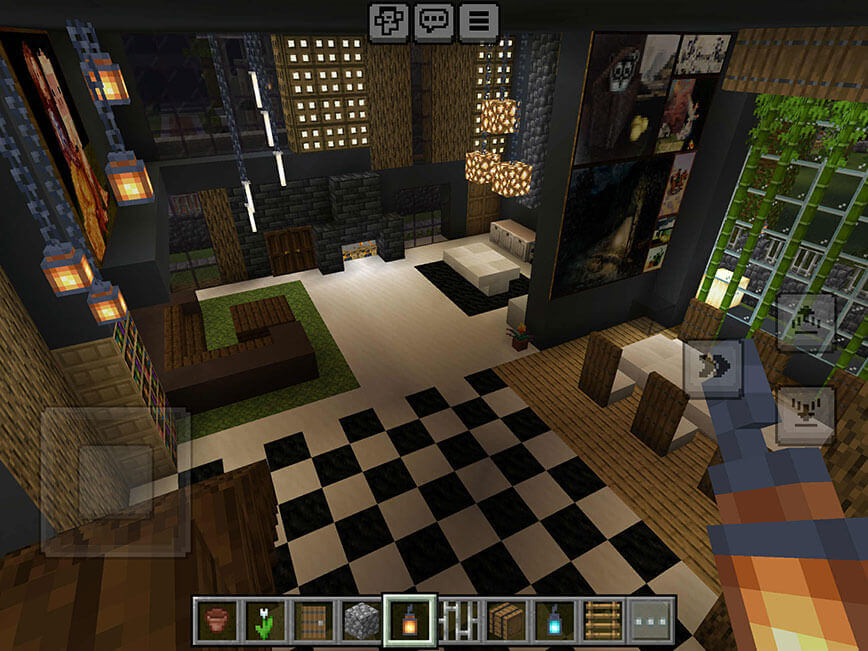The image size is (868, 651).
Task: Open the pause menu hamburger button
Action: pos(479,20)
